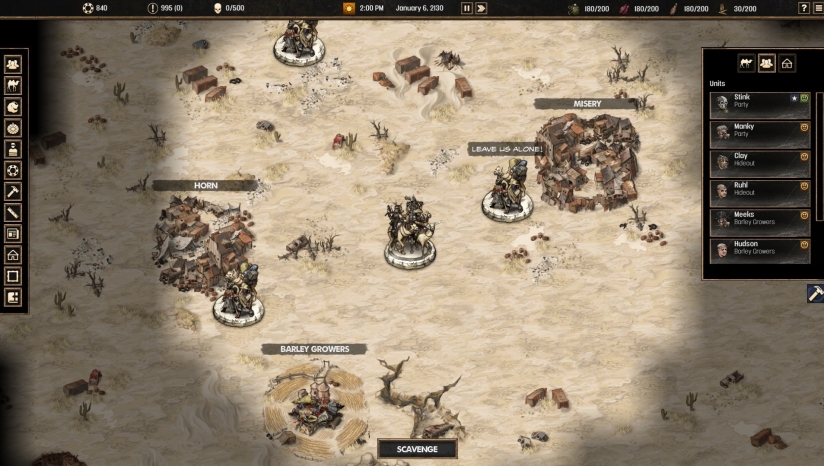This screenshot has width=824, height=466.
Task: Switch to the house tab in the panel
Action: click(x=787, y=64)
